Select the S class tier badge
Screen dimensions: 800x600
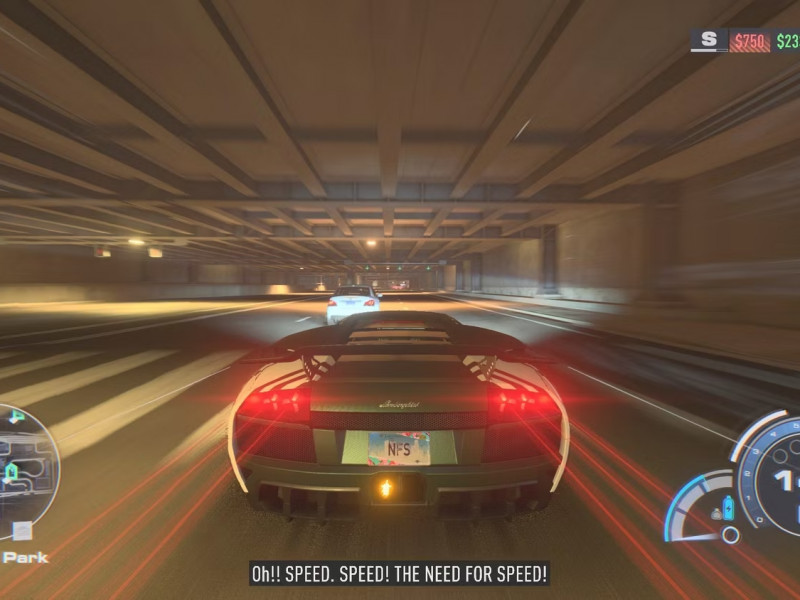(709, 40)
